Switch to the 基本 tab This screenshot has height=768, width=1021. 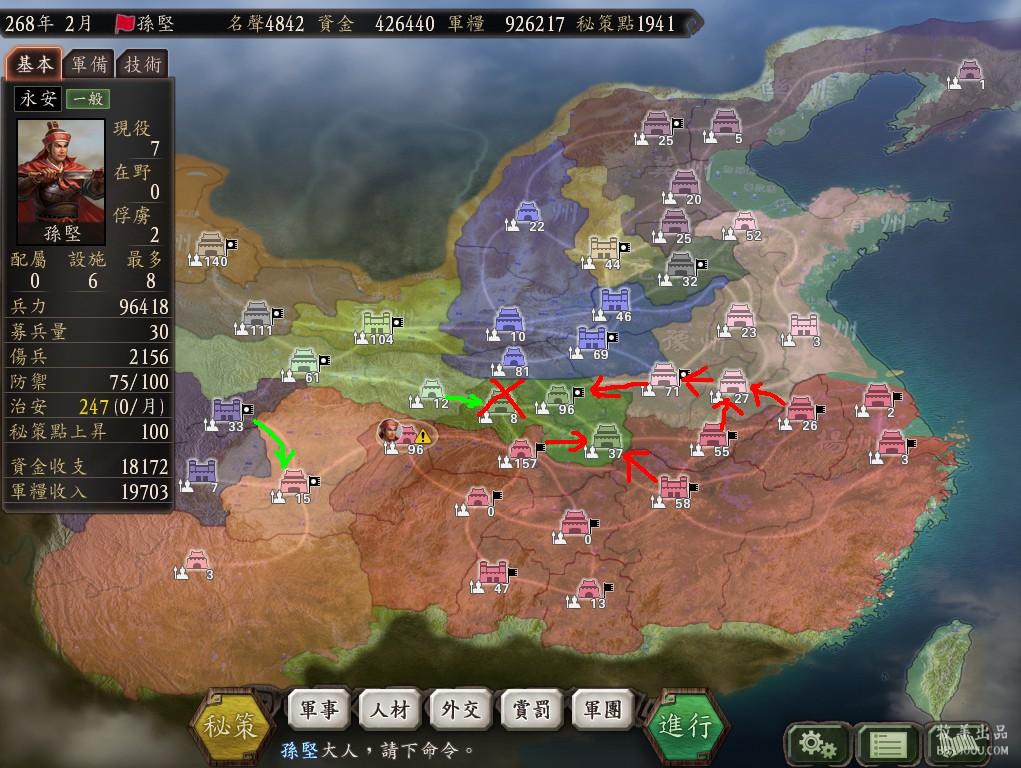tap(34, 64)
